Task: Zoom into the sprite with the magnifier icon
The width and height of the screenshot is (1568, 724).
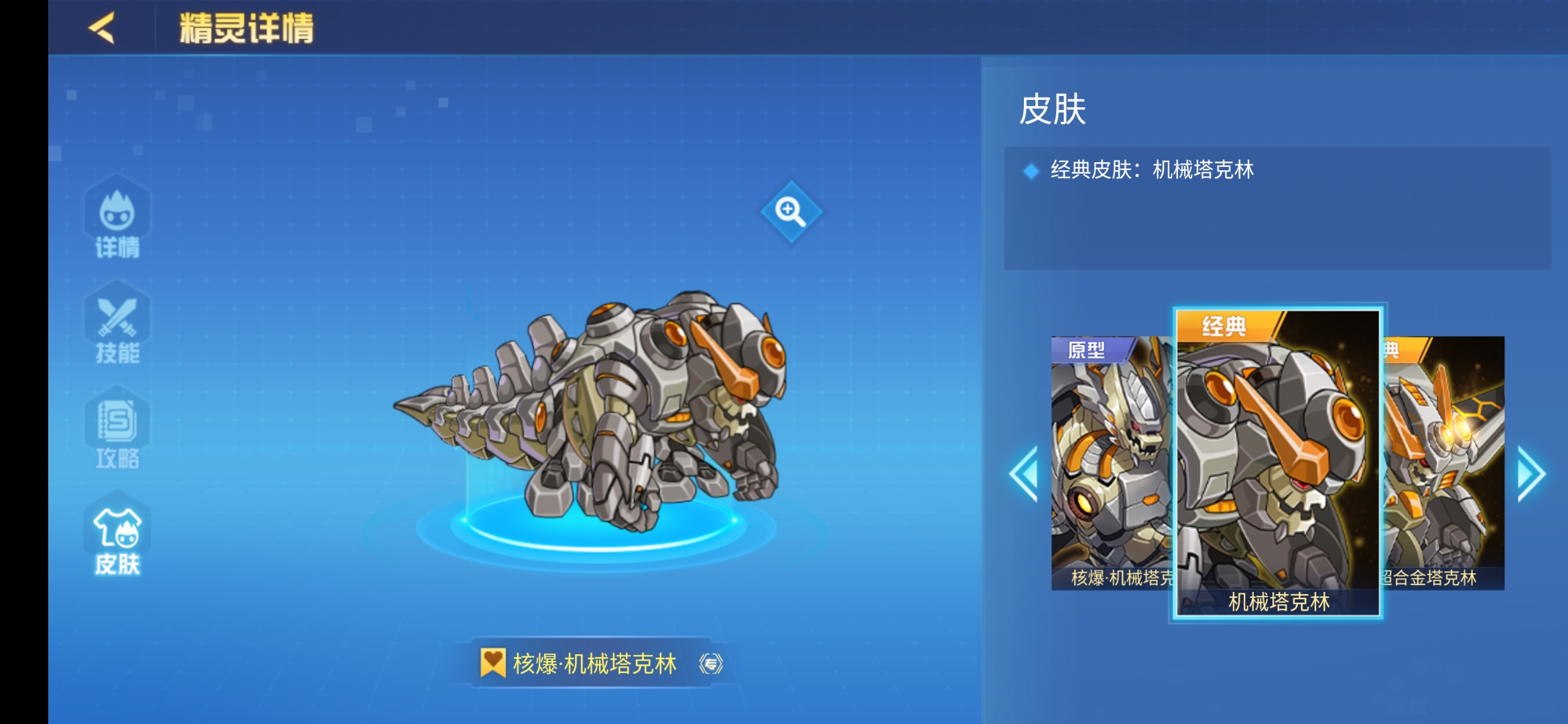Action: tap(792, 213)
